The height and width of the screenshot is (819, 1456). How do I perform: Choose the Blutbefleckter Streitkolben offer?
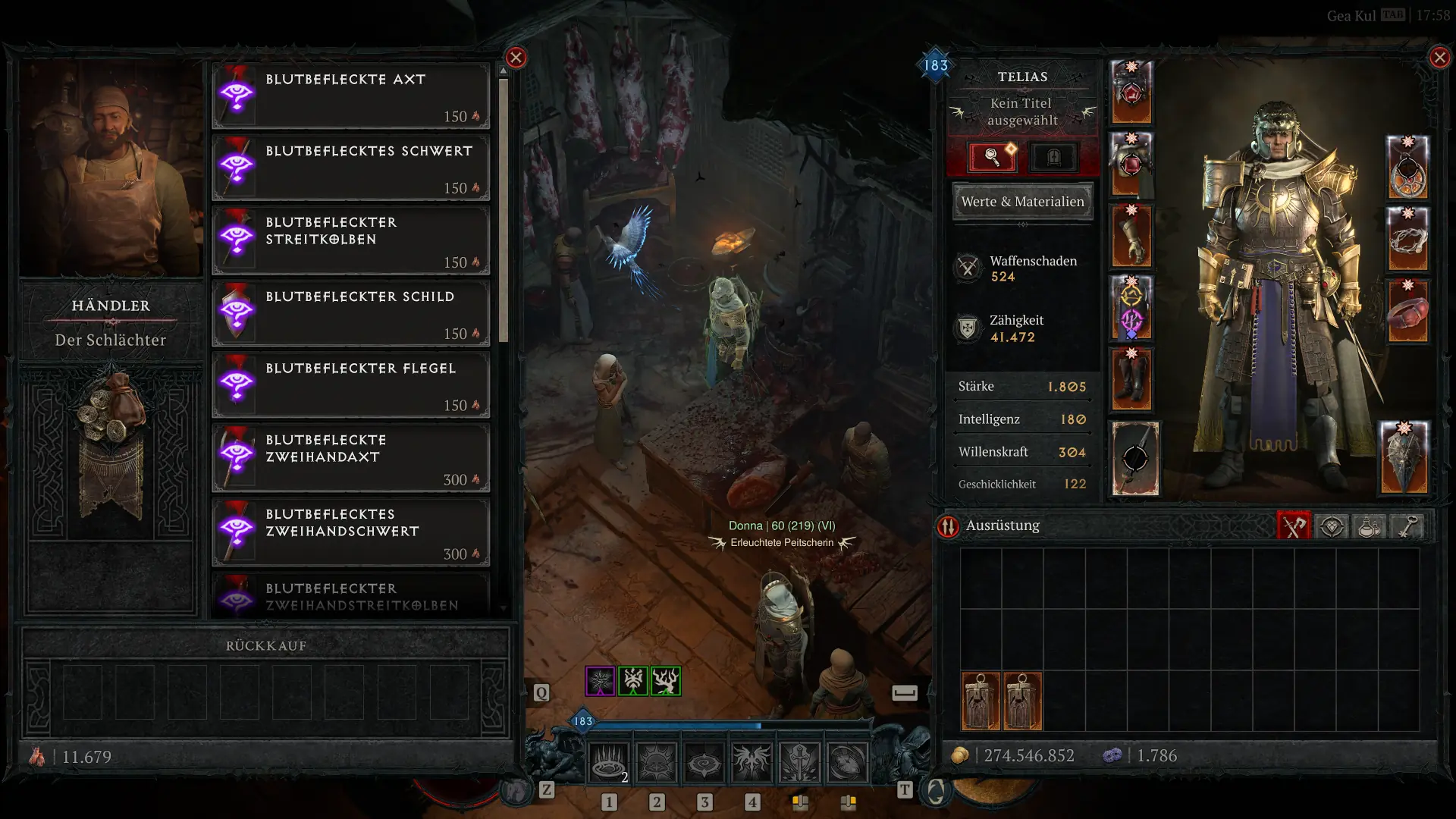click(350, 240)
